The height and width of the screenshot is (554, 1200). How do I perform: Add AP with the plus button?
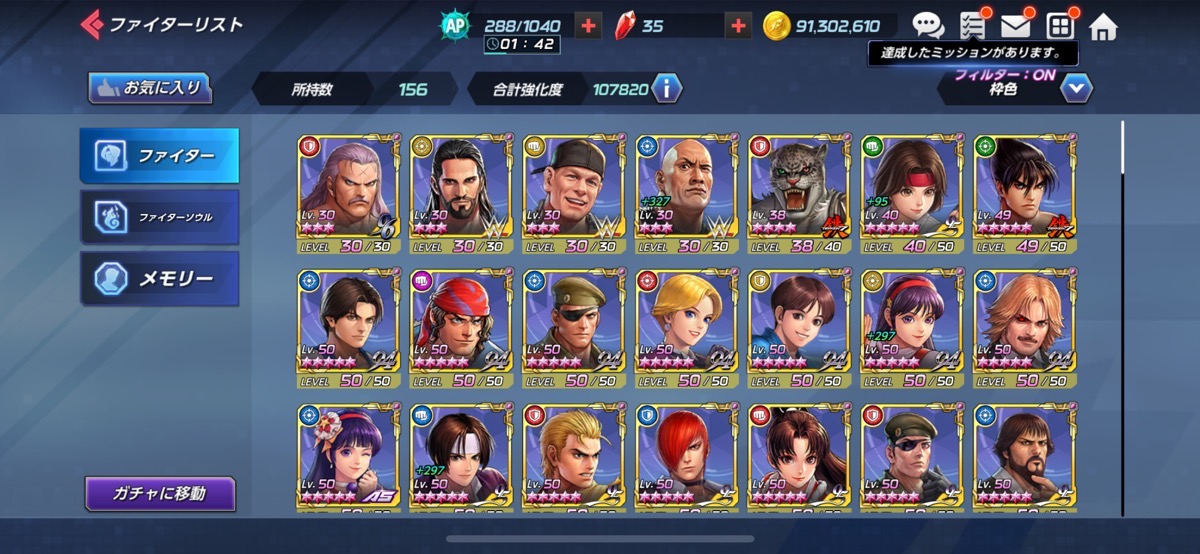(589, 26)
